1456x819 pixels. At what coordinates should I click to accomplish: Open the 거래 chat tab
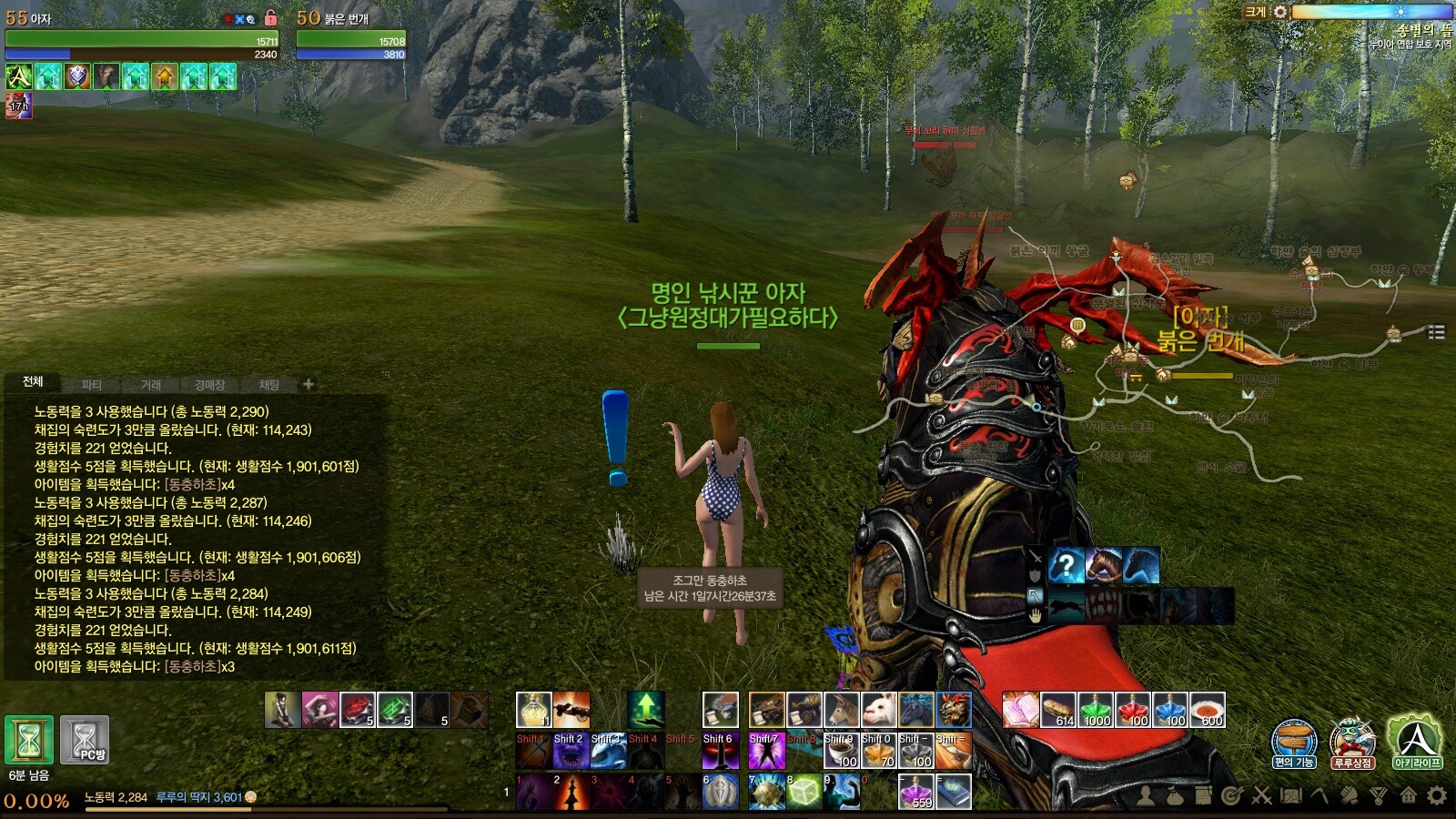coord(151,385)
